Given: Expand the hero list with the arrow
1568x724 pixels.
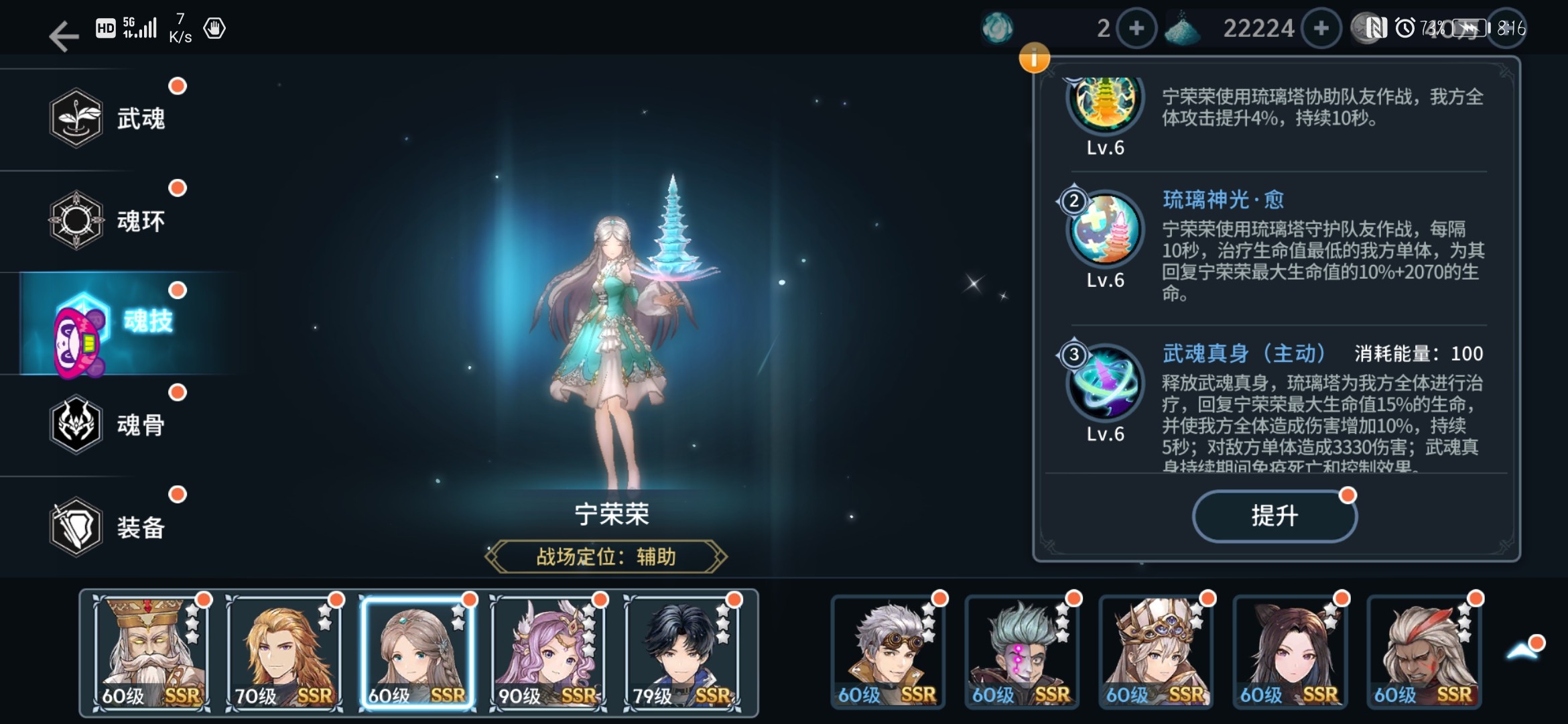Looking at the screenshot, I should tap(1522, 650).
